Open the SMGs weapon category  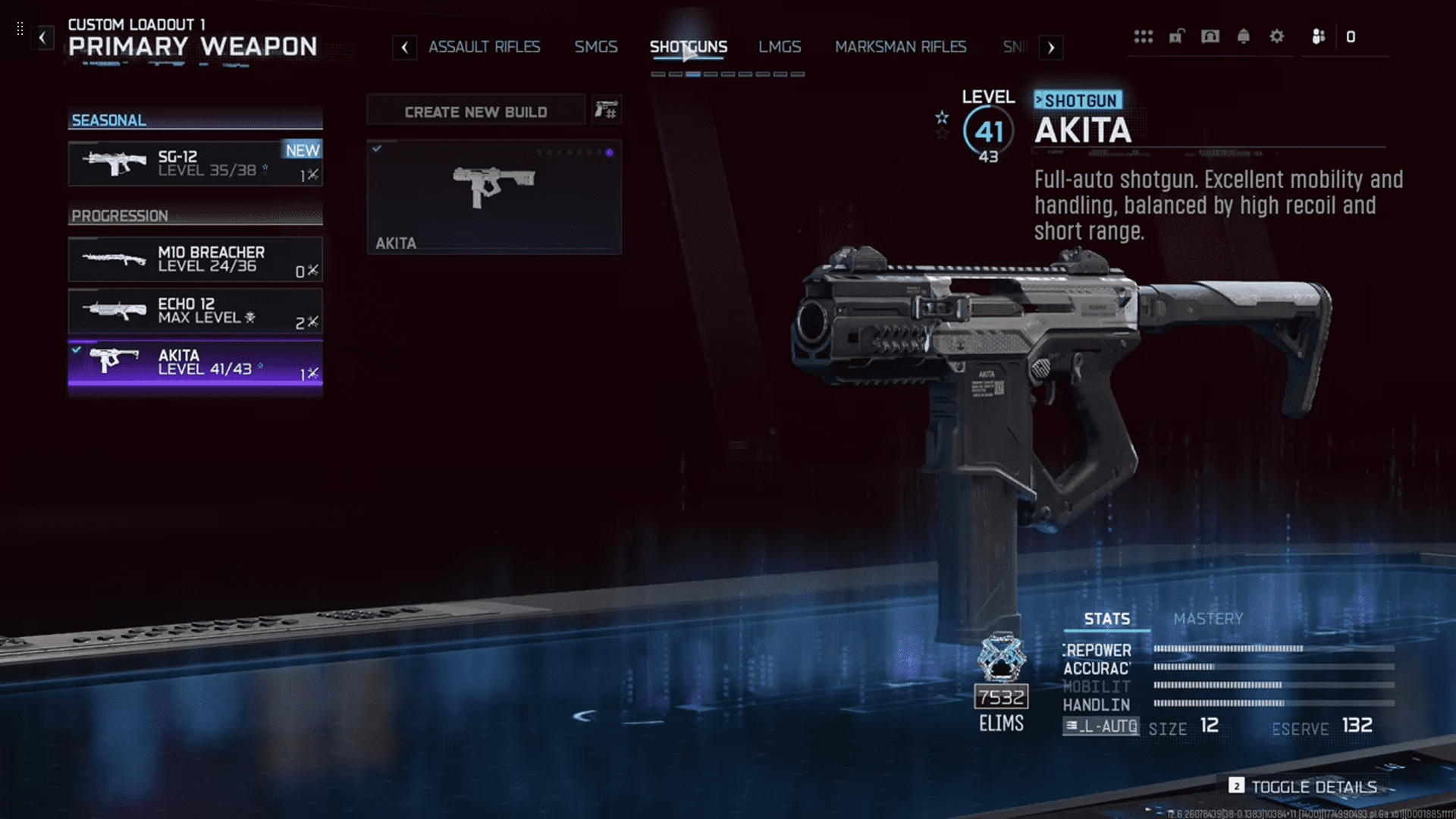[595, 47]
